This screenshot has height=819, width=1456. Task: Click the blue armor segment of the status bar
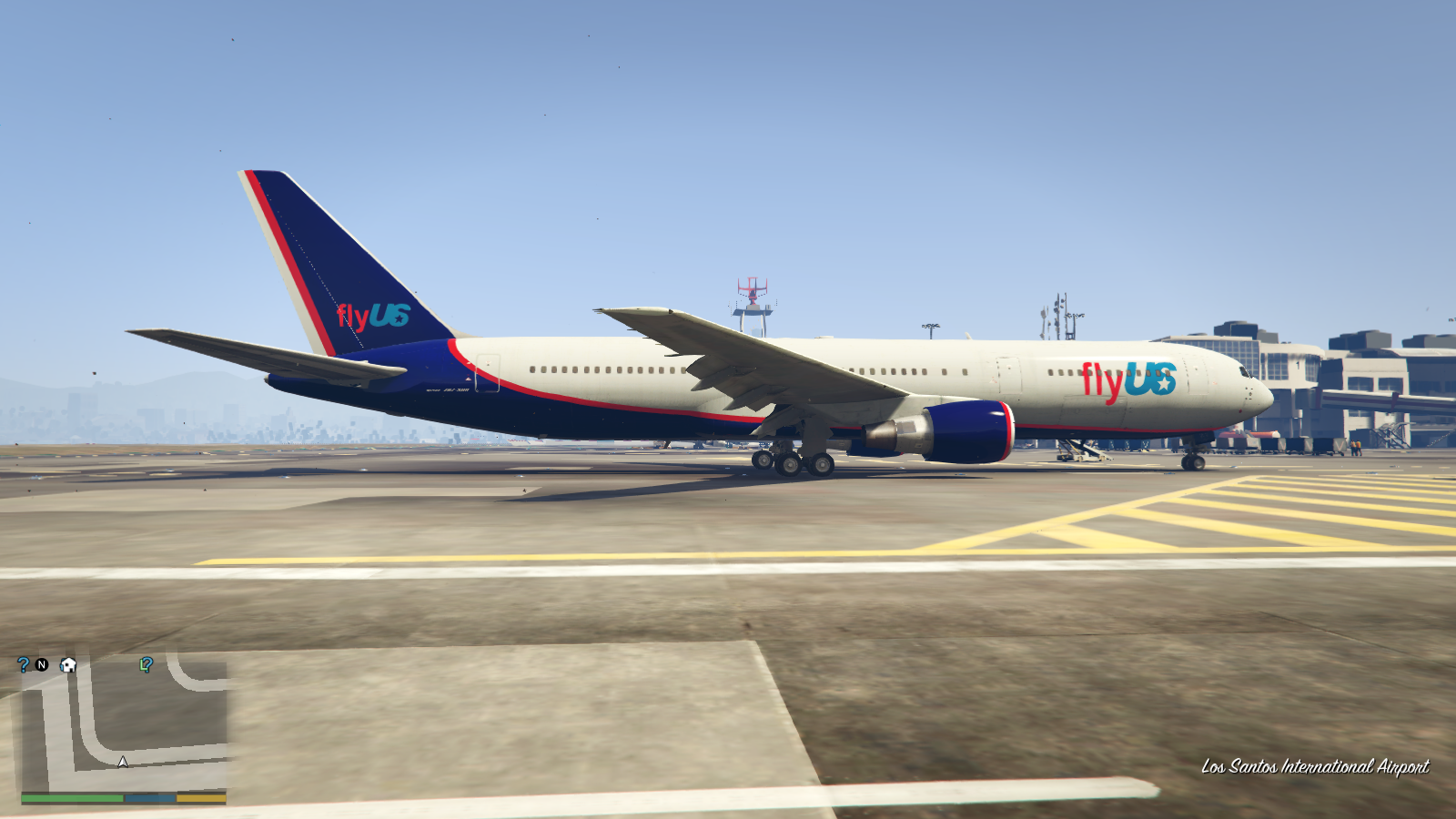(148, 797)
